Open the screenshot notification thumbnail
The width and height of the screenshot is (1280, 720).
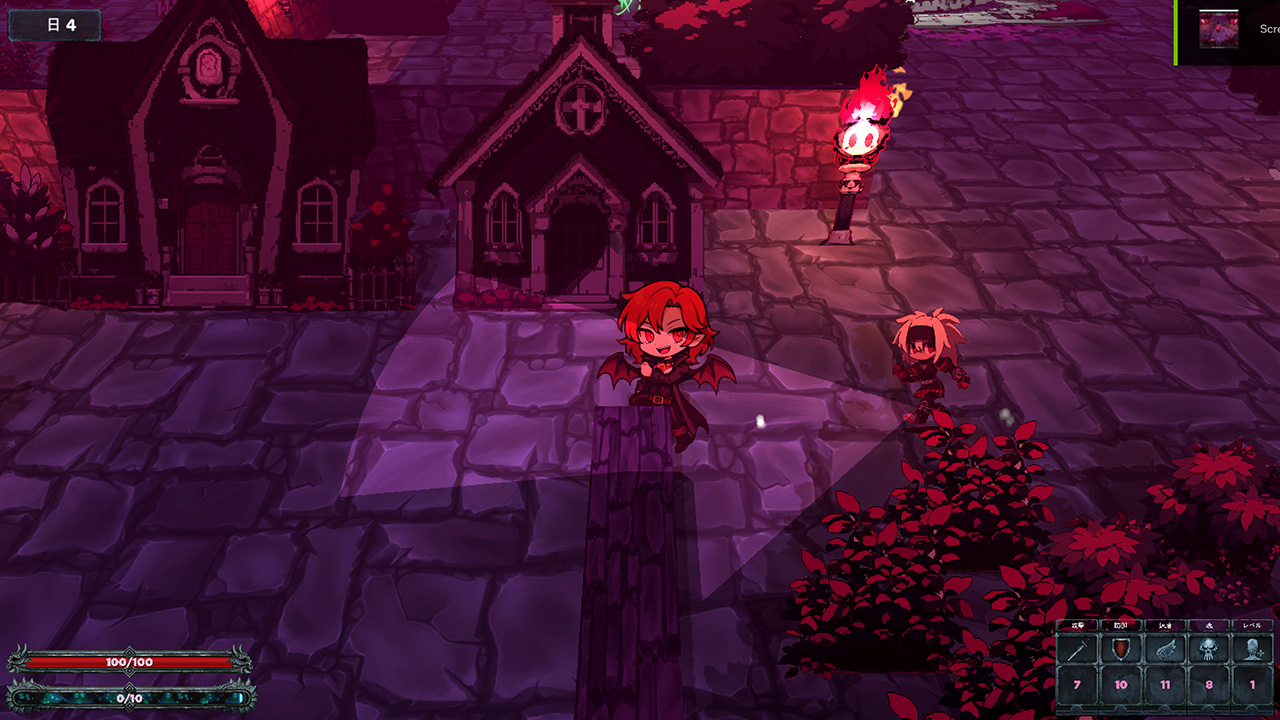click(1218, 29)
